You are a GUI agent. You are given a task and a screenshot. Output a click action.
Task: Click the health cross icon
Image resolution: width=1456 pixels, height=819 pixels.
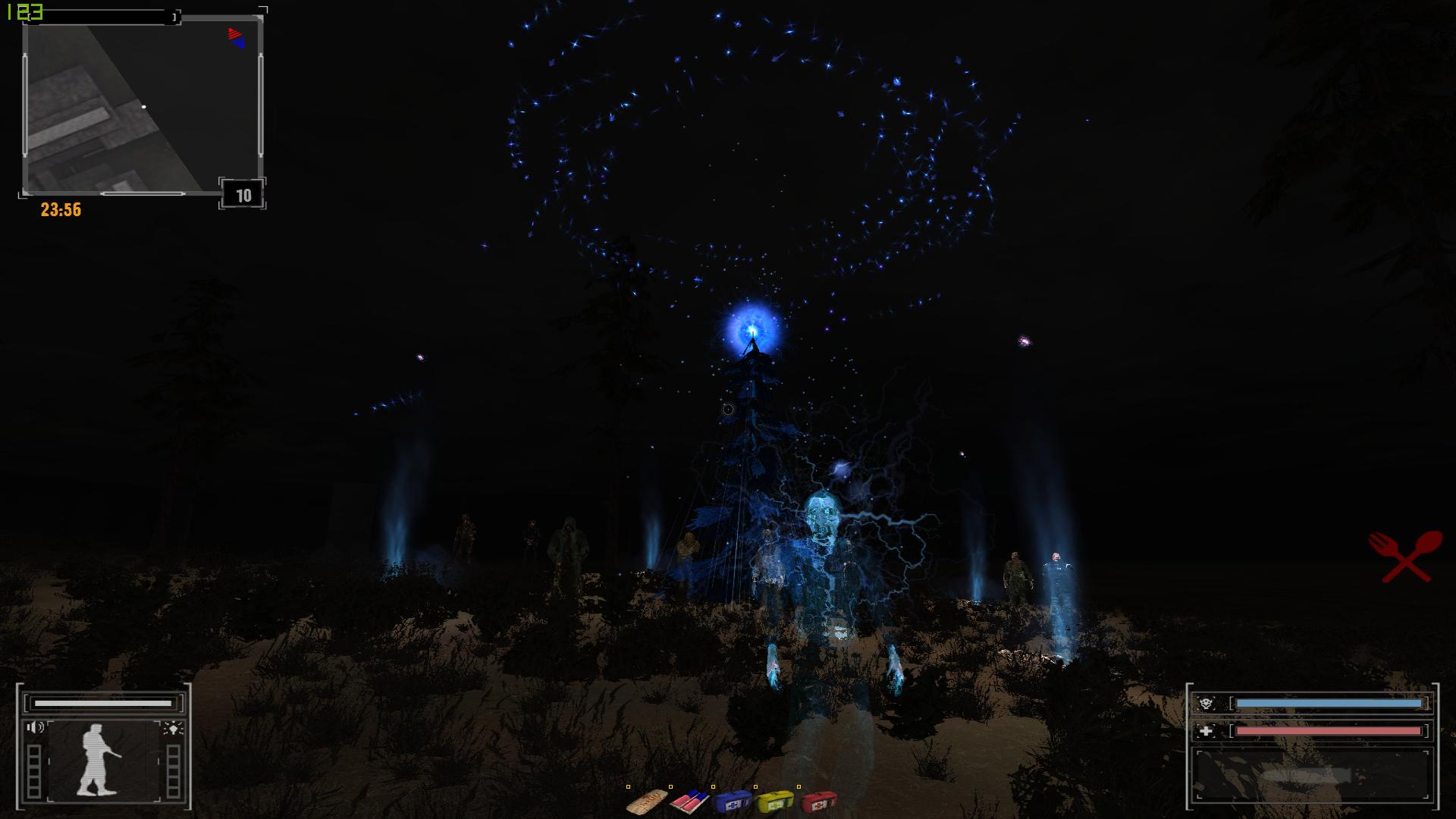[x=1206, y=731]
